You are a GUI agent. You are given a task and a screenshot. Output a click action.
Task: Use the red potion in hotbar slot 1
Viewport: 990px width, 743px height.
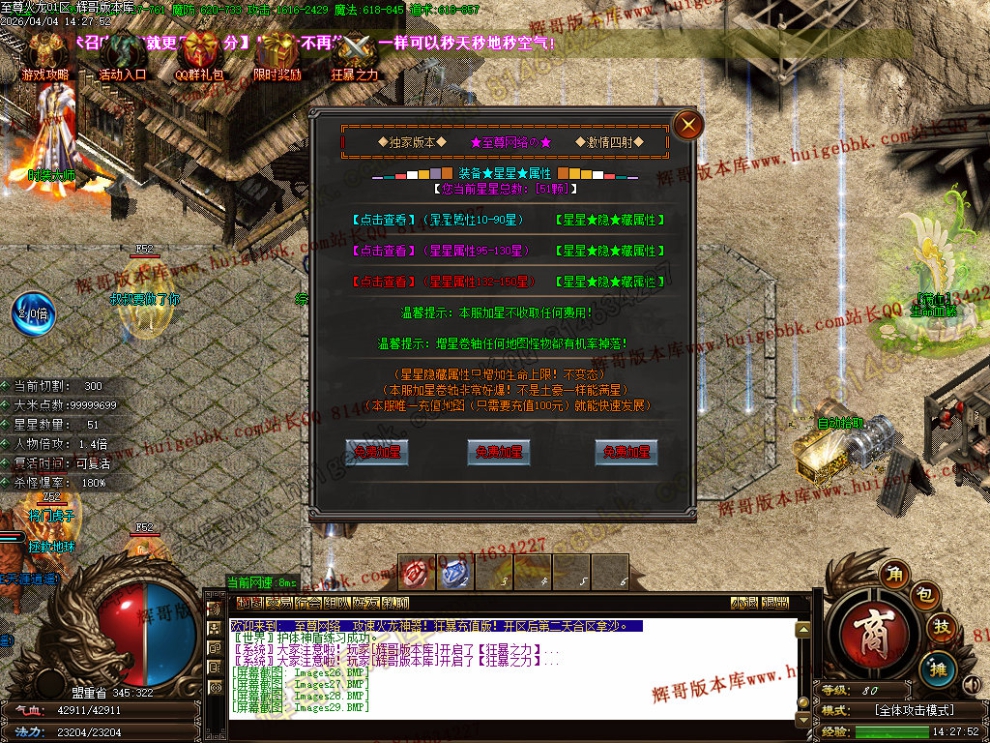[x=414, y=573]
